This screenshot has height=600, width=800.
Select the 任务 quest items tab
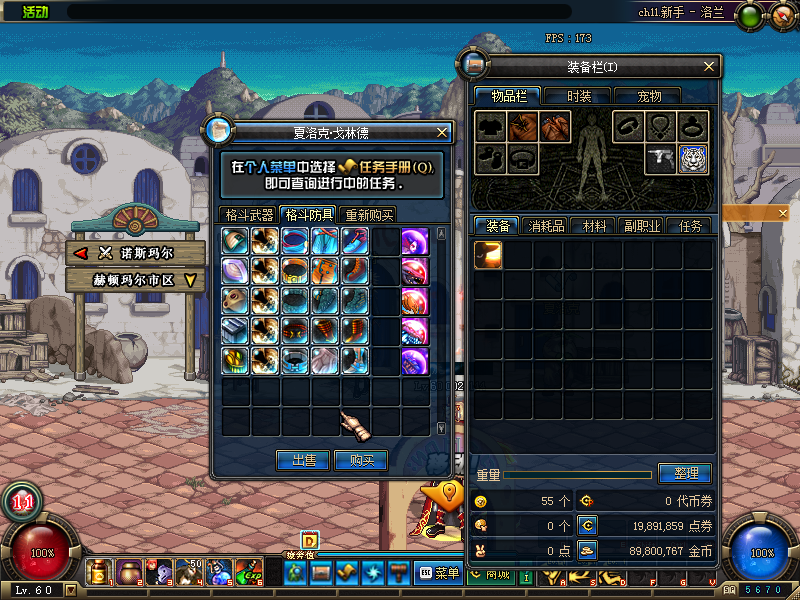coord(690,226)
